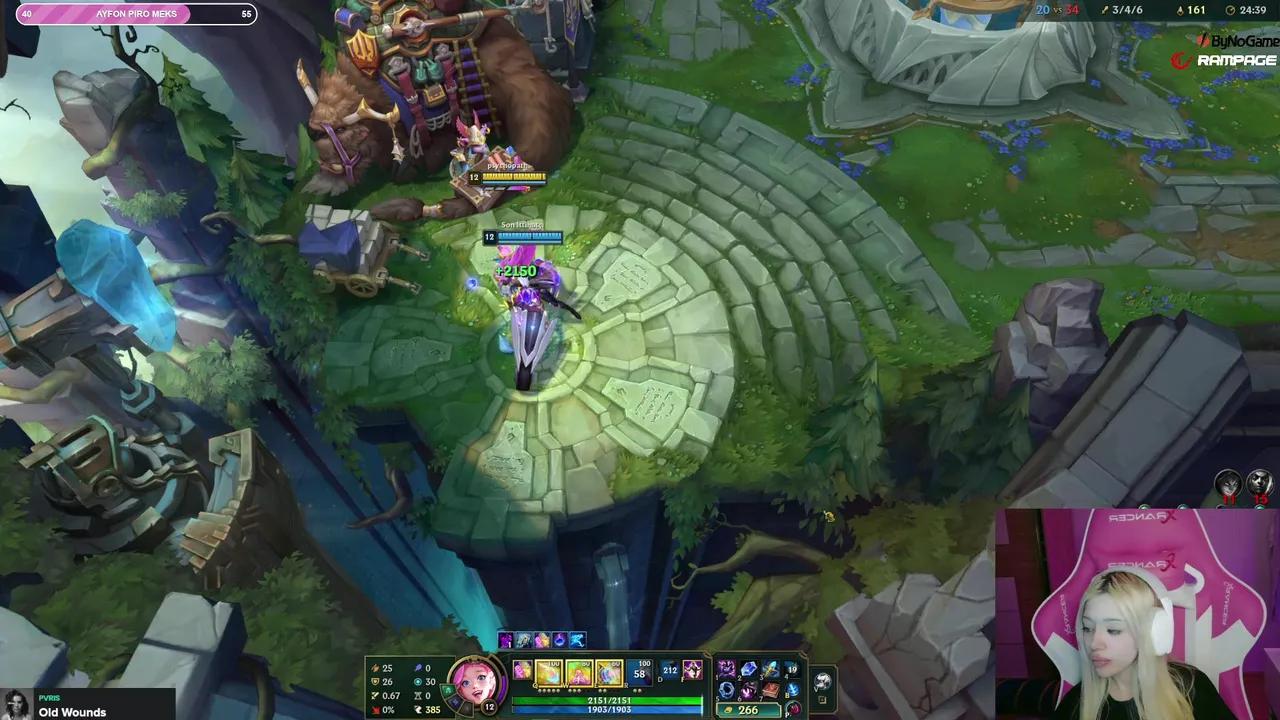Click the purple buff icon above the ability bar
Screen dimensions: 1280x720
[506, 640]
